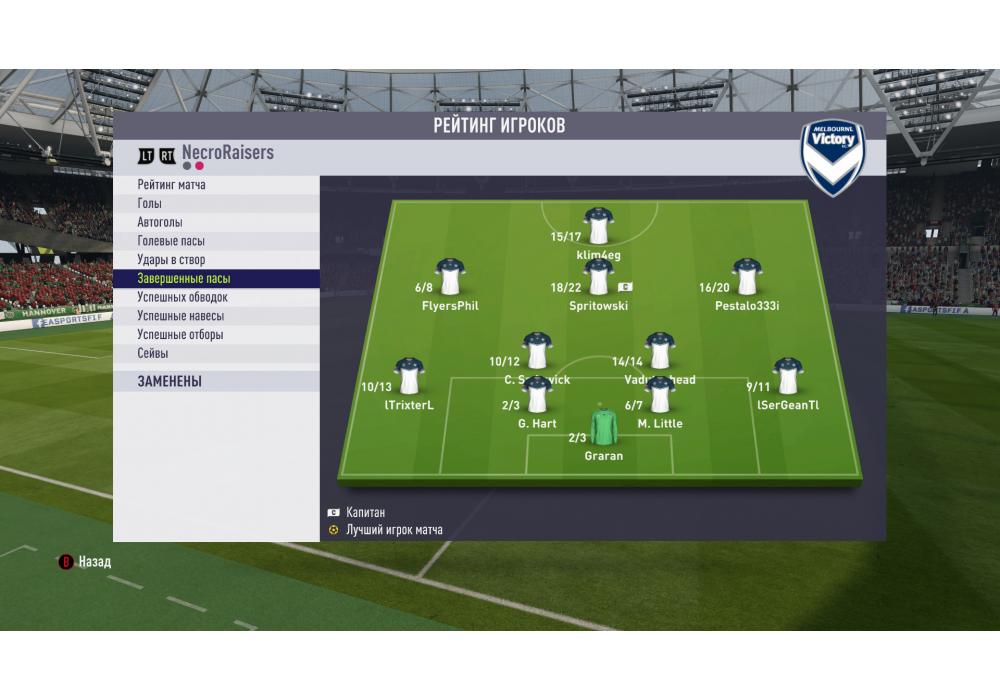Open the ЗАМЕНЕНЫ substitutes section

(x=170, y=381)
